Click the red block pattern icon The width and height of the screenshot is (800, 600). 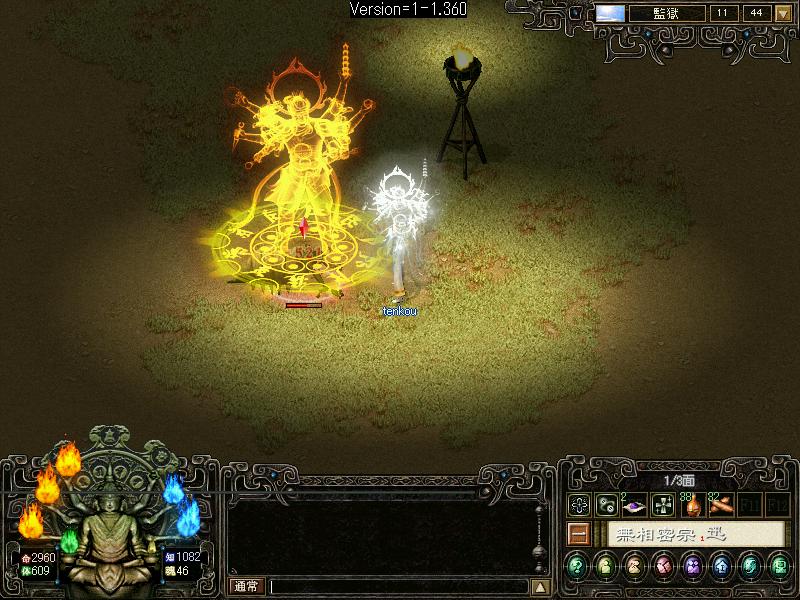663,566
